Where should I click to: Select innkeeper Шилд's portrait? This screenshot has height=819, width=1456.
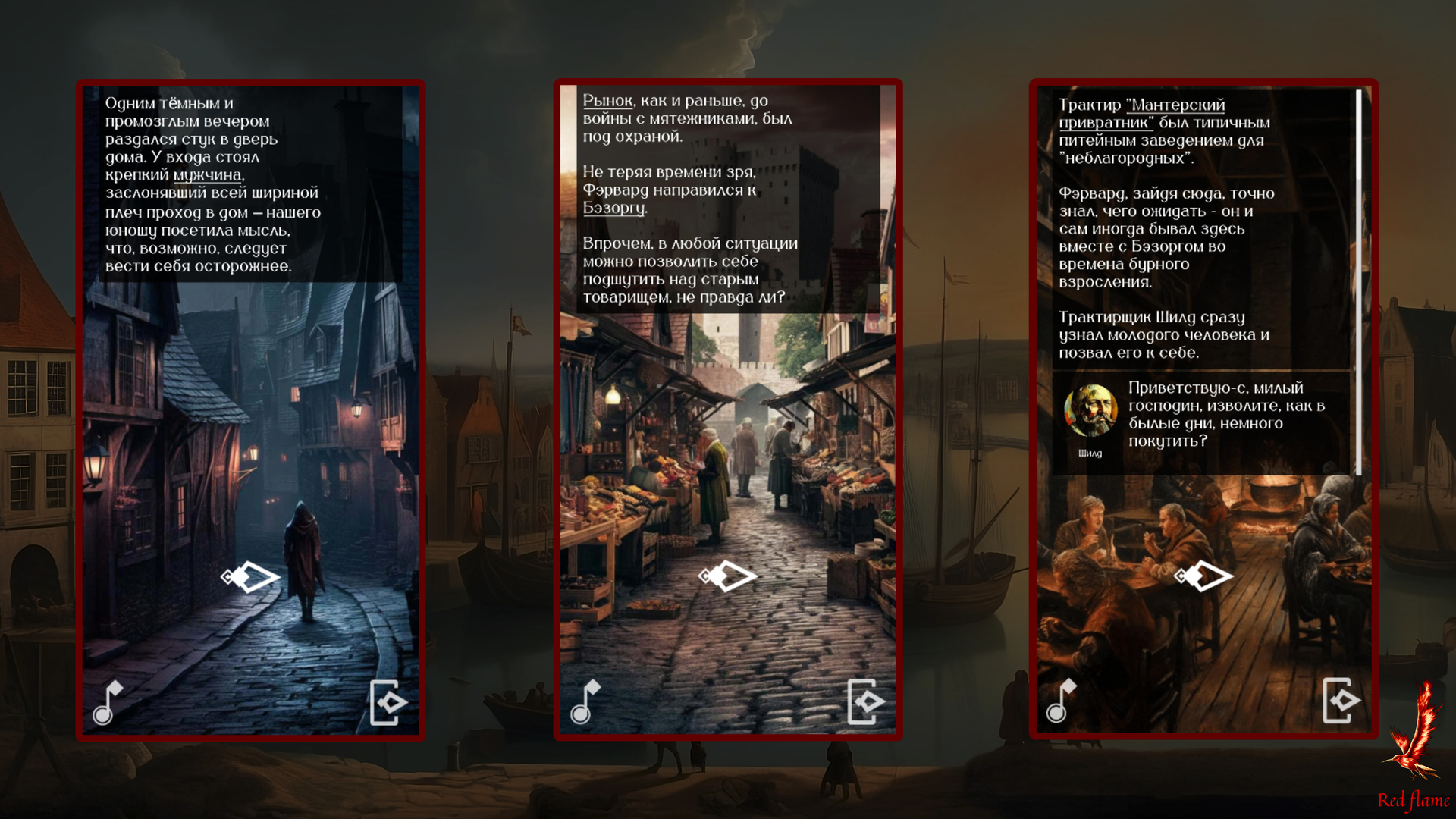(x=1090, y=410)
